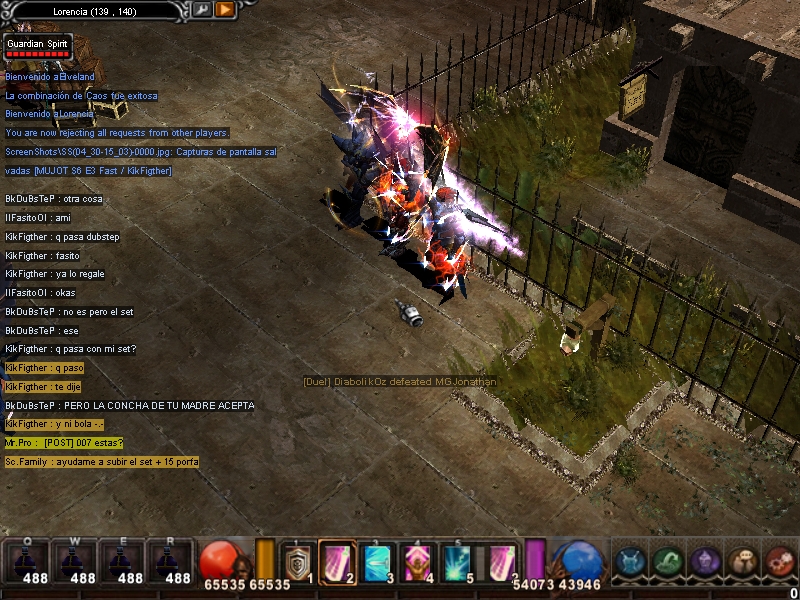
Task: Open the blue bug-faced menu icon
Action: [630, 563]
